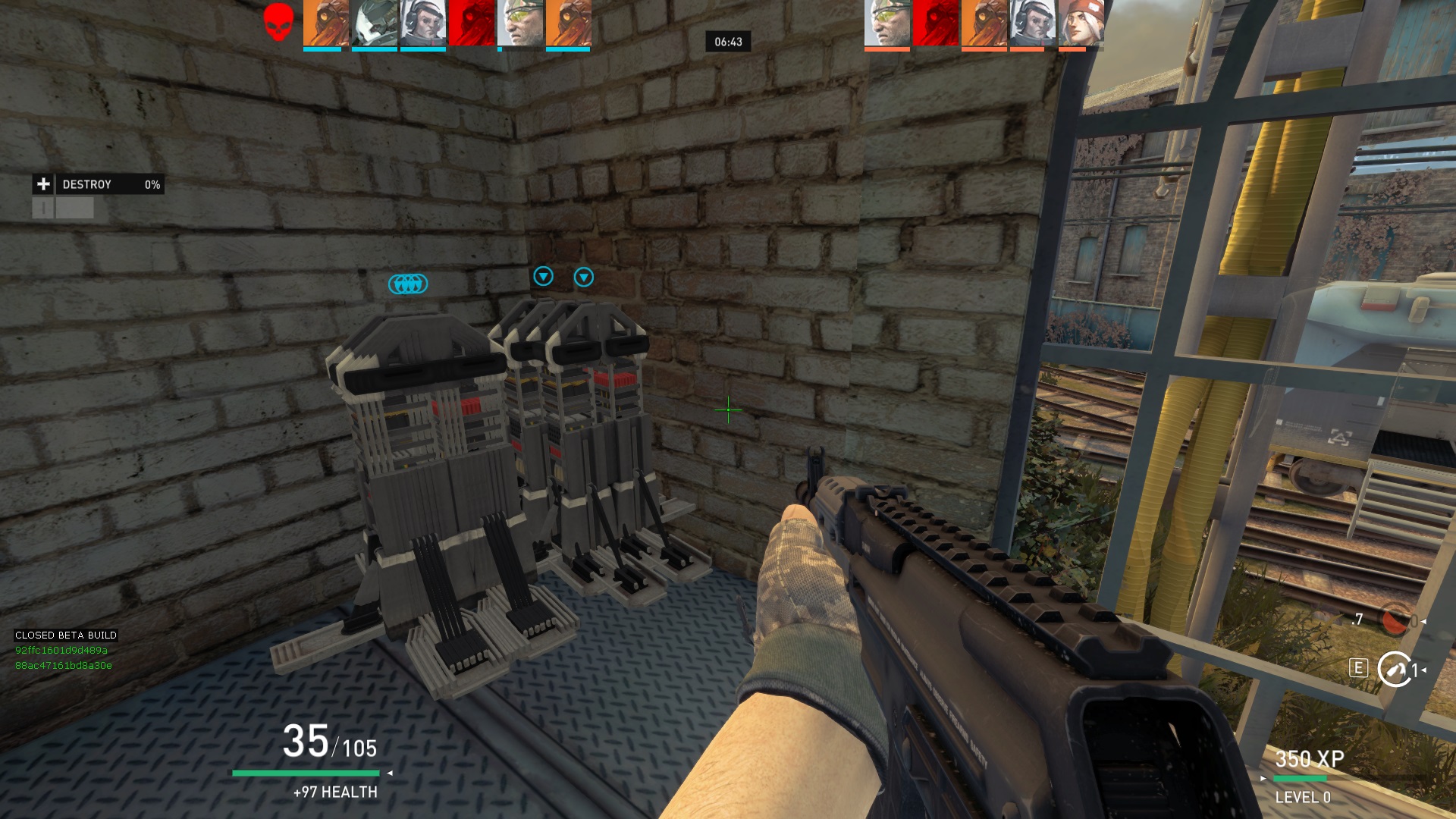The image size is (1456, 819).
Task: Pick the blue team goggles soldier portrait
Action: pos(520,24)
